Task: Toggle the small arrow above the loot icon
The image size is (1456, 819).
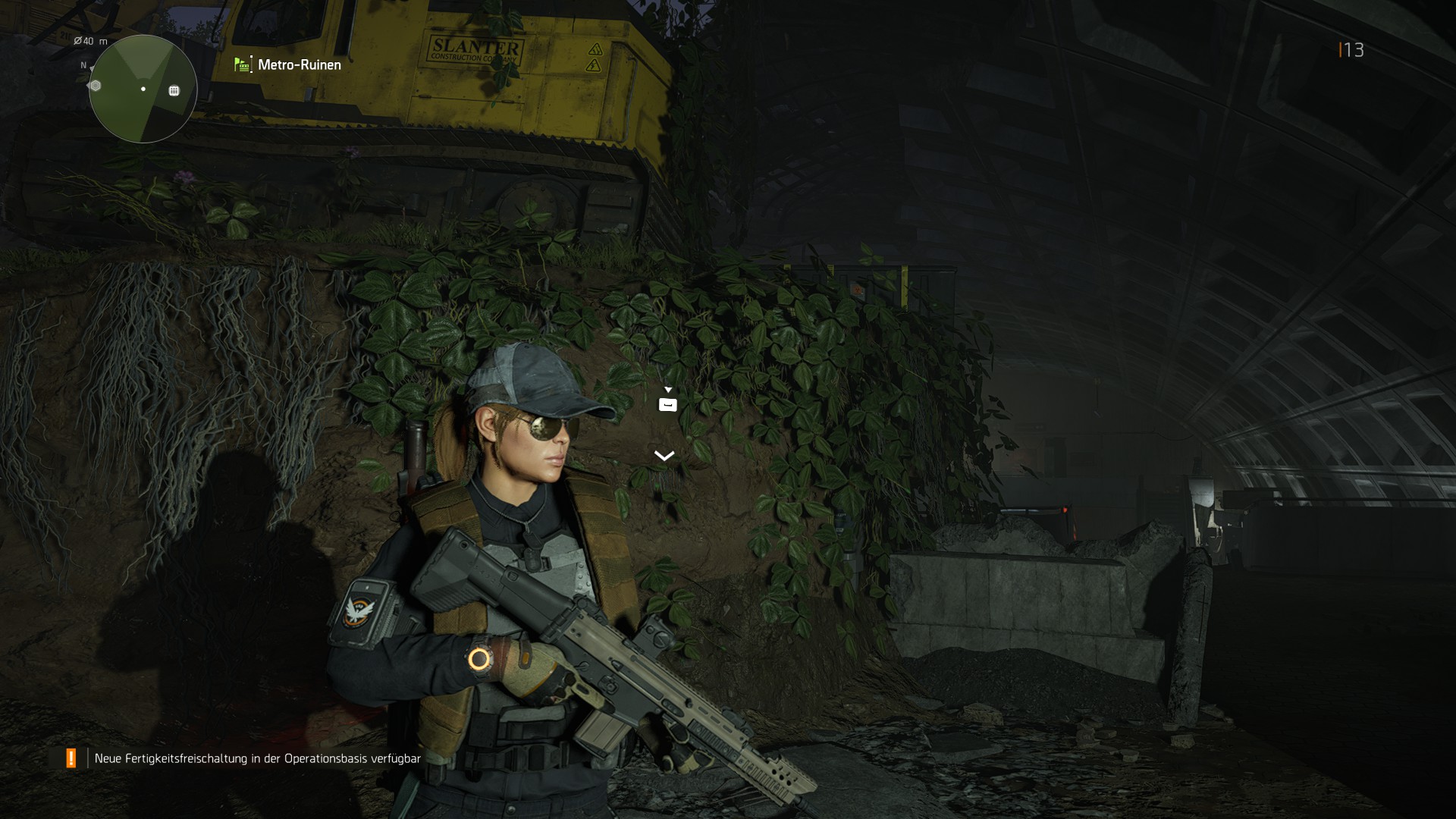Action: [668, 388]
